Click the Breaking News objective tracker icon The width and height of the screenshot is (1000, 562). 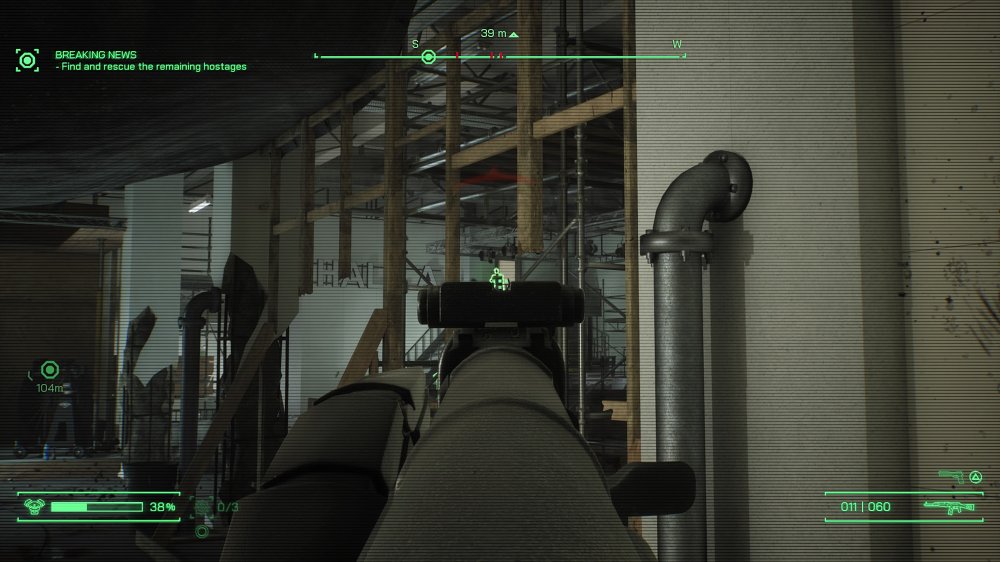pyautogui.click(x=27, y=60)
